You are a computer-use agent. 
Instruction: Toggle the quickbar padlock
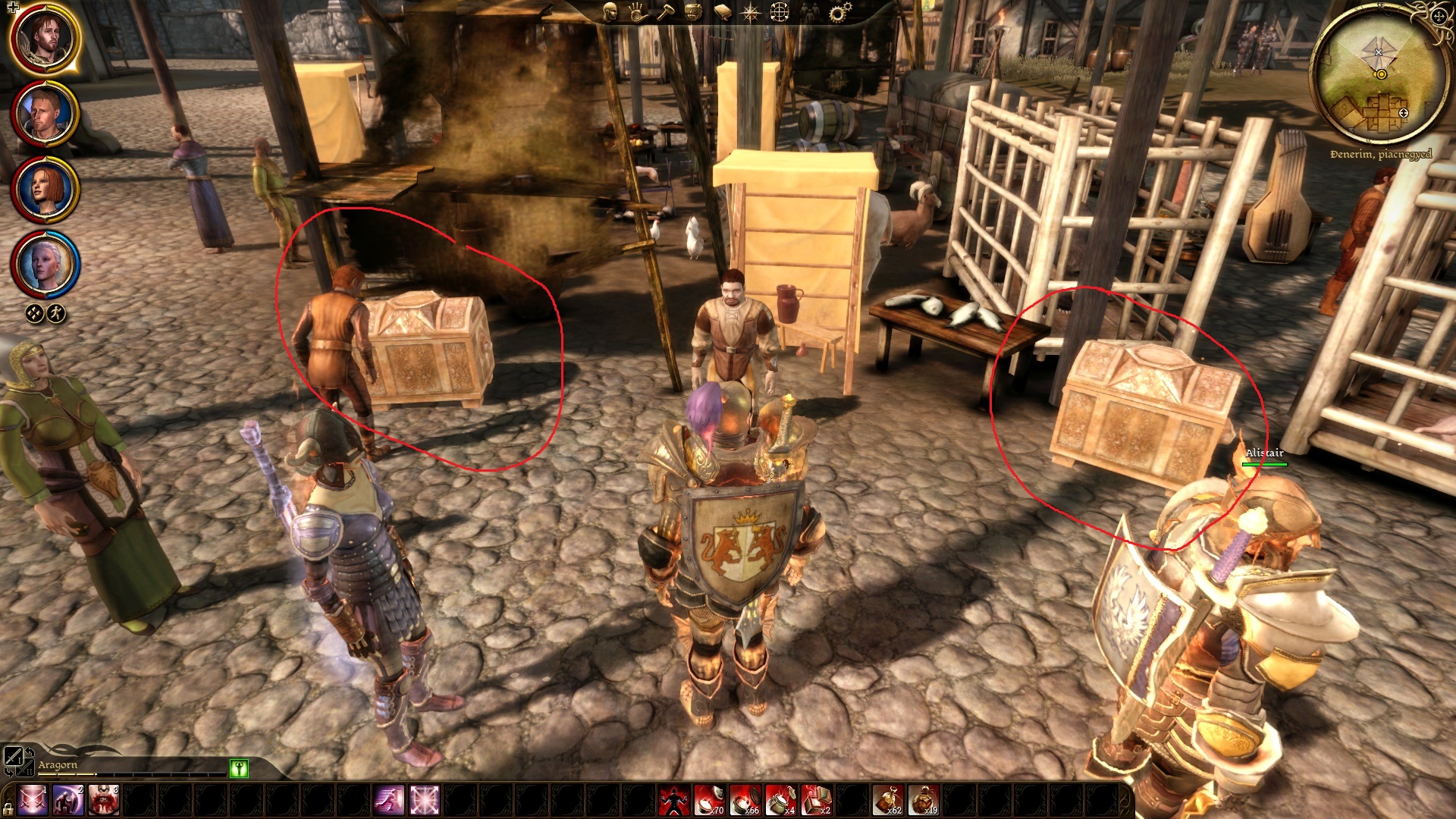[8, 808]
